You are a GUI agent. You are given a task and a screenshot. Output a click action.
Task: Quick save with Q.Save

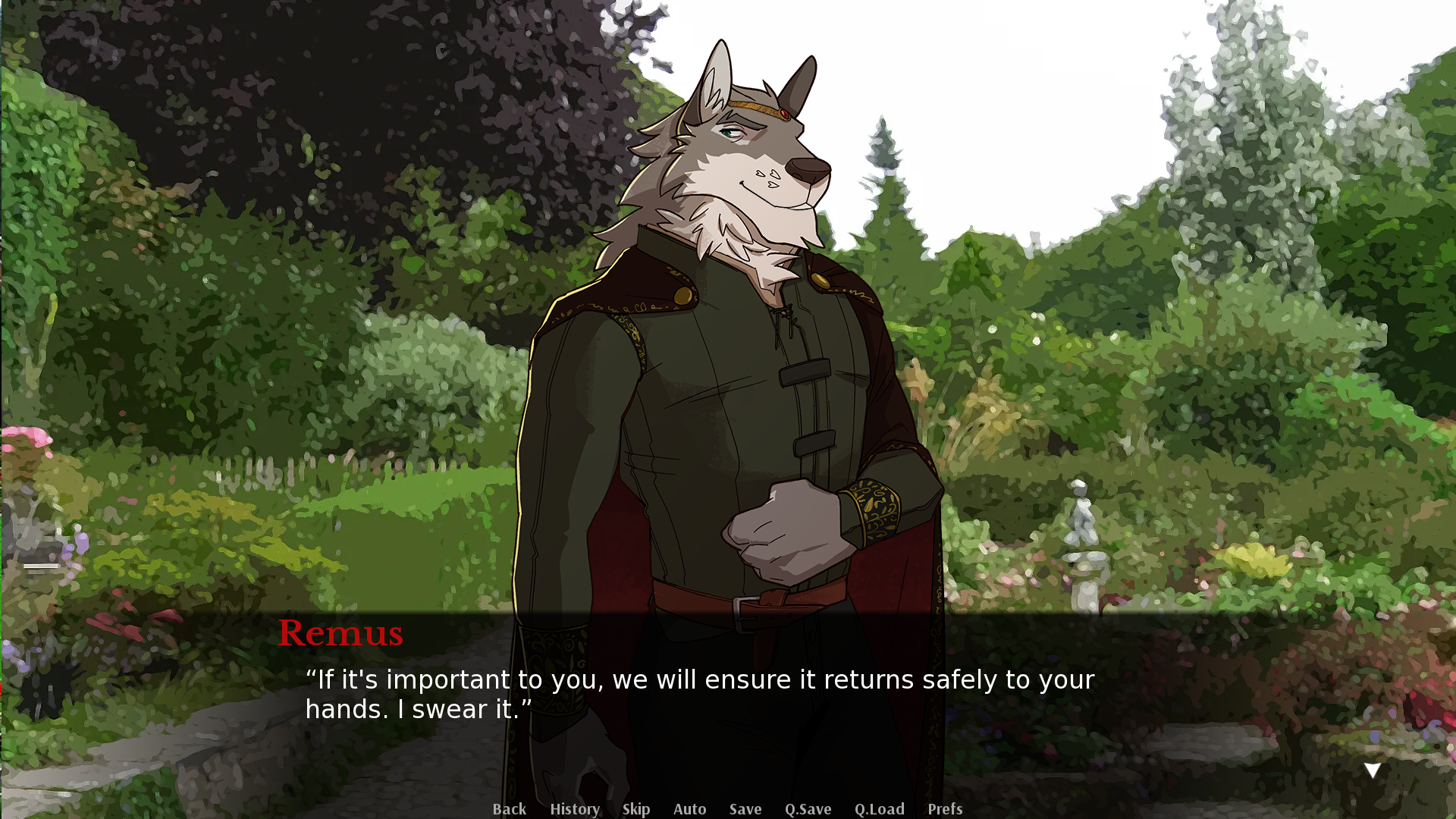click(x=808, y=809)
